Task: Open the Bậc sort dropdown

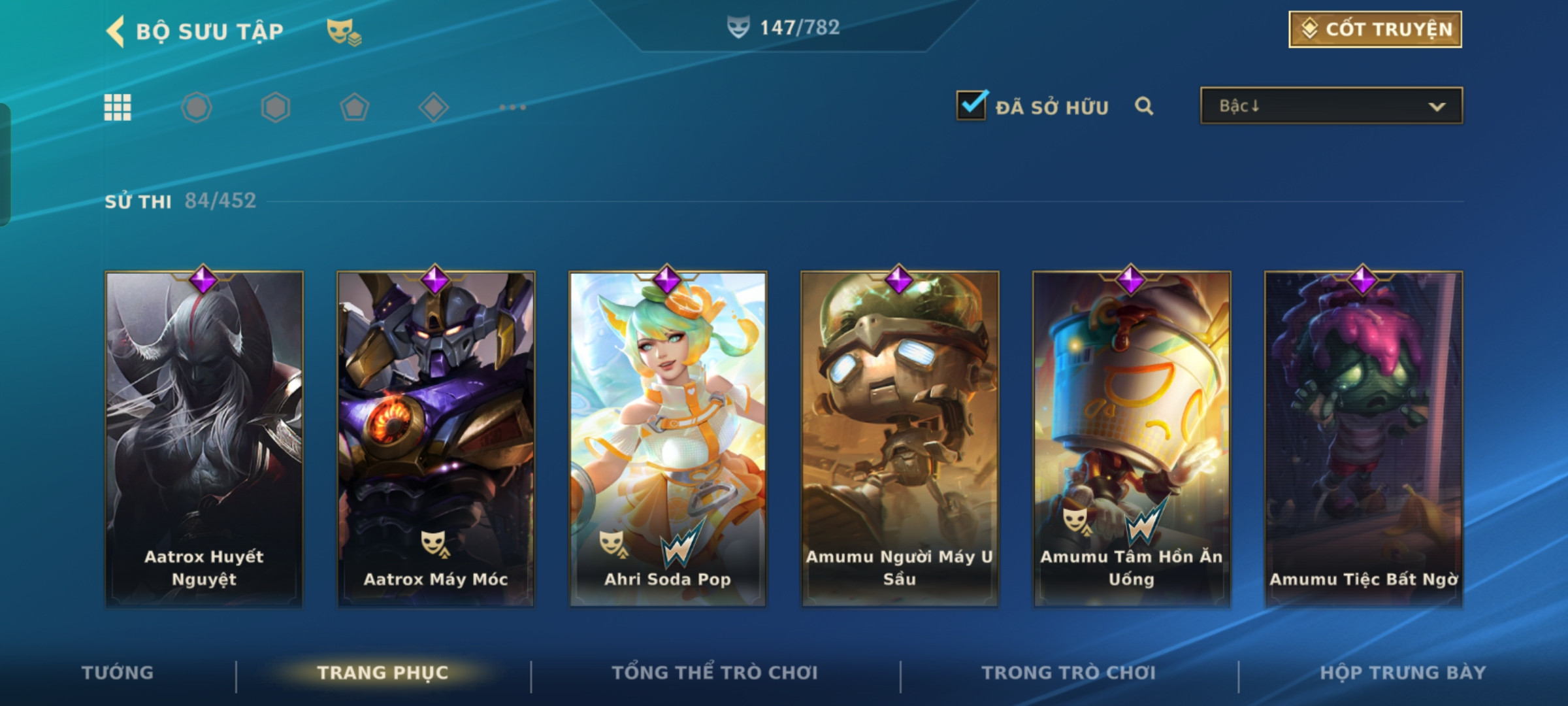Action: pyautogui.click(x=1331, y=106)
